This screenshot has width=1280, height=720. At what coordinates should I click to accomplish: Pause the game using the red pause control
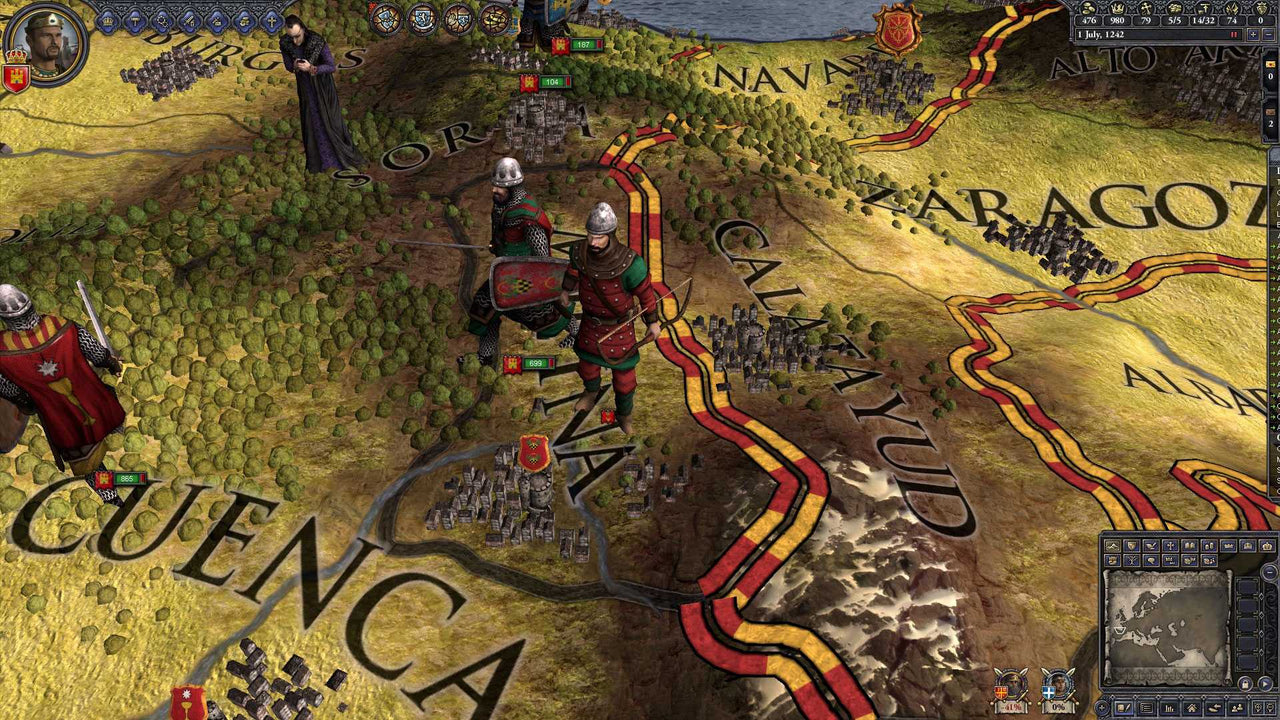click(x=1234, y=34)
